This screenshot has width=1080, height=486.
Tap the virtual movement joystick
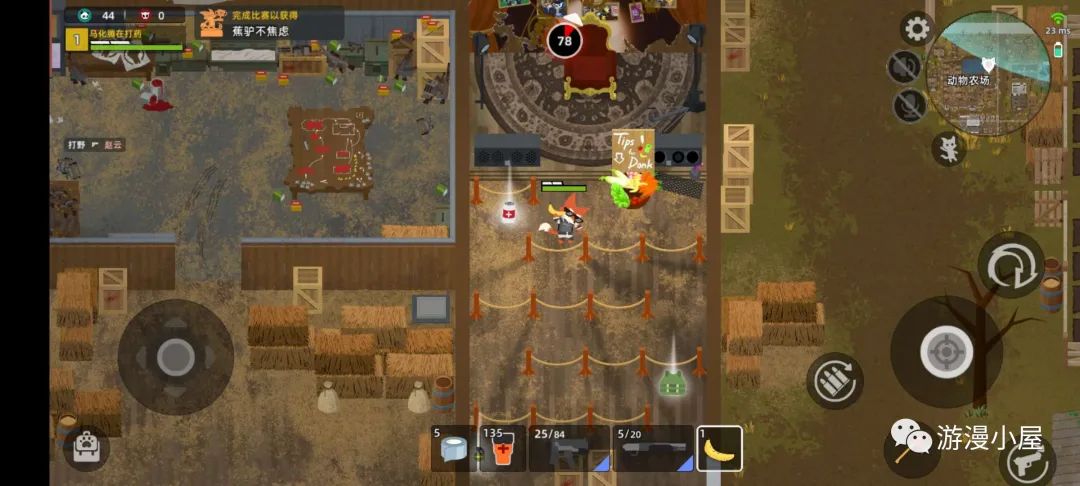coord(176,356)
